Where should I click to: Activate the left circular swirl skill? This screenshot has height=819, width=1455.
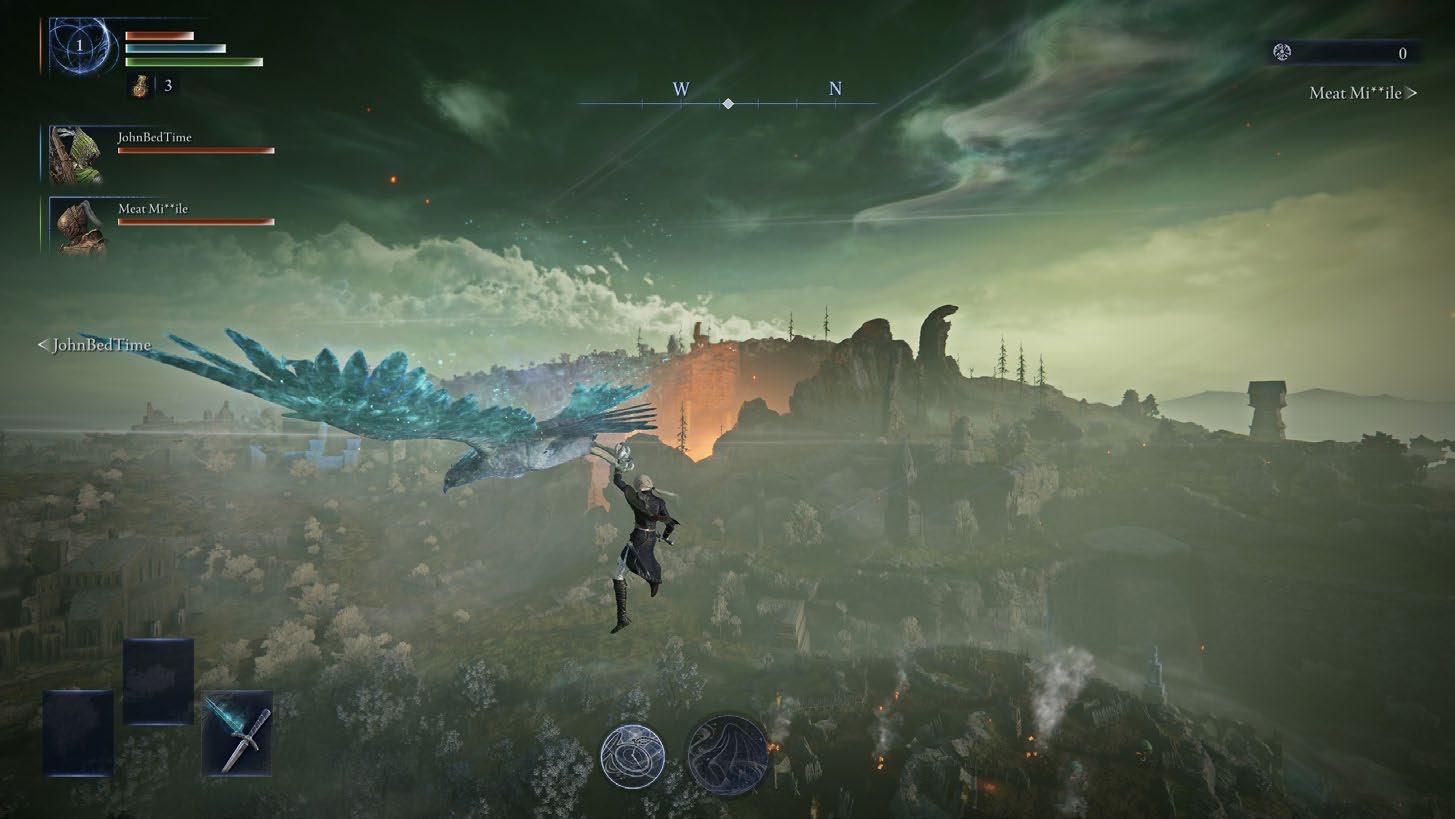pos(633,756)
